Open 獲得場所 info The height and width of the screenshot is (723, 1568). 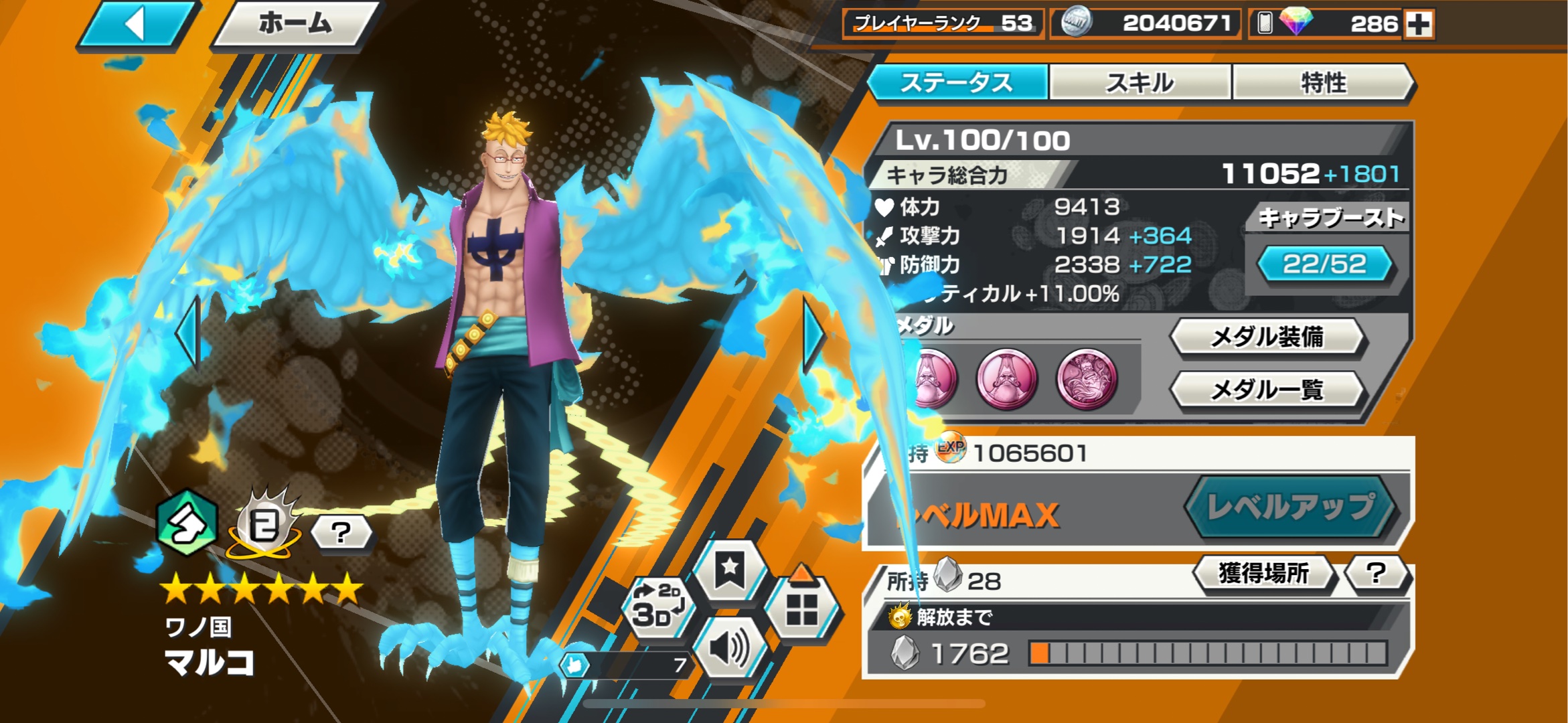(1263, 573)
